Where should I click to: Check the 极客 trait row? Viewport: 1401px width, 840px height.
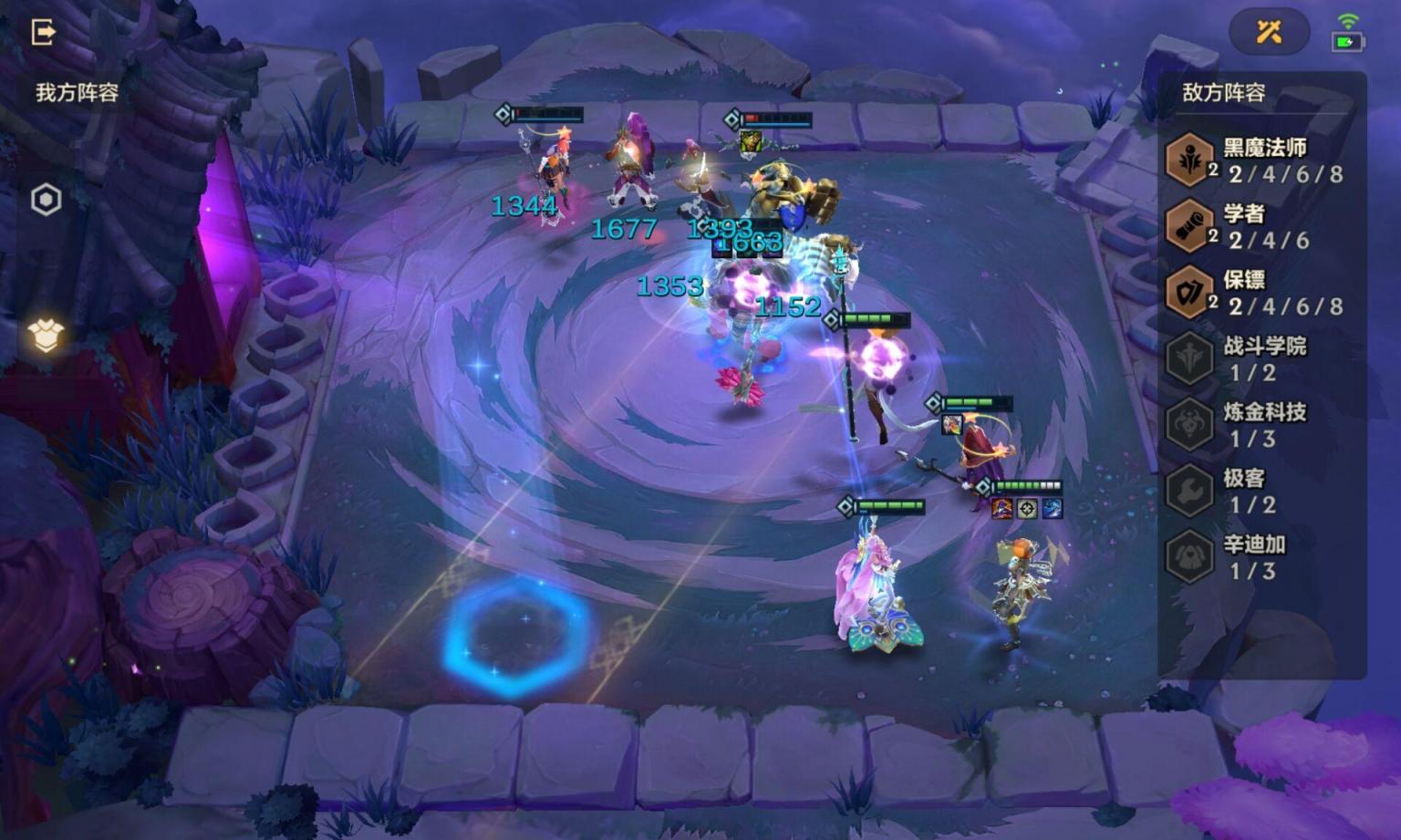click(x=1259, y=491)
